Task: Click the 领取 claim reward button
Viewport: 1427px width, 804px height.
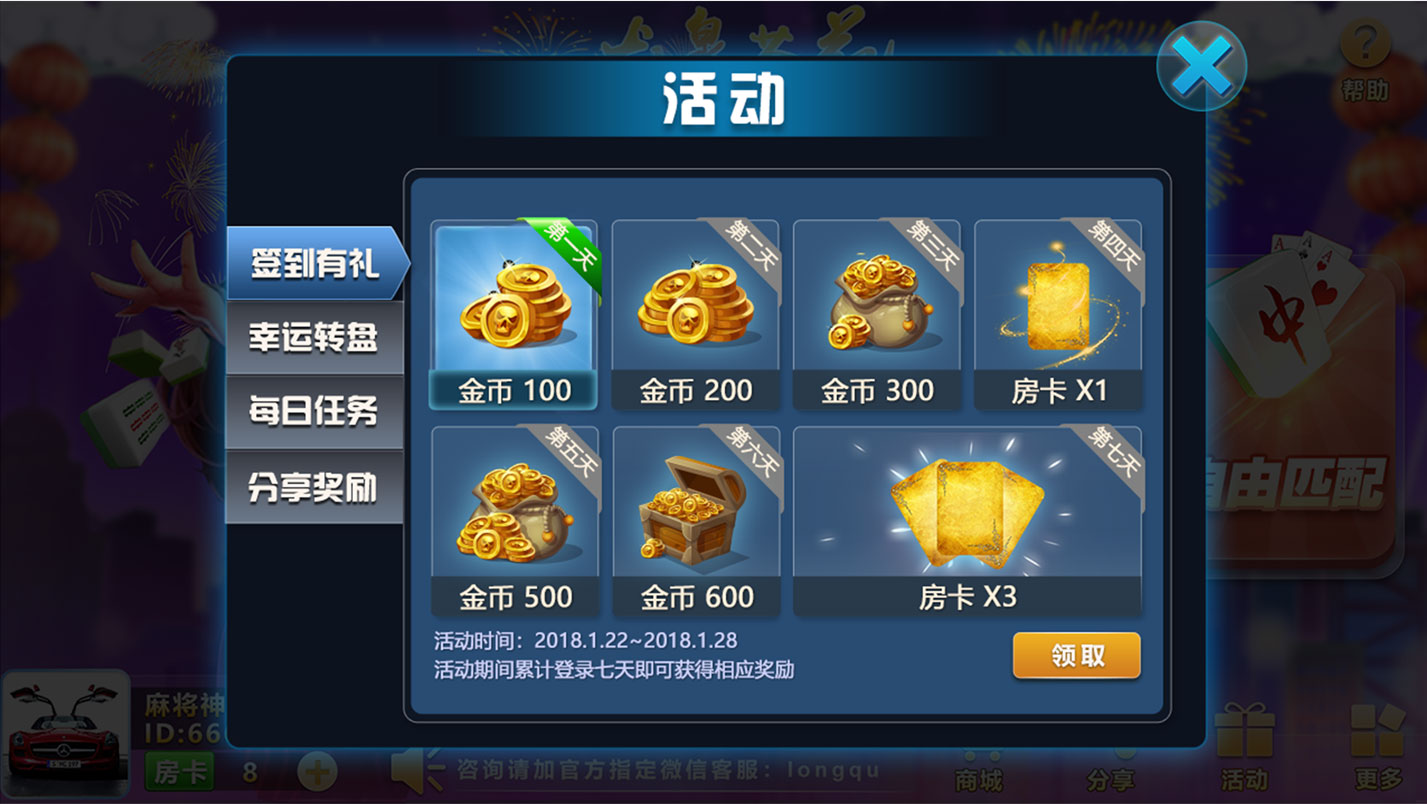Action: tap(1078, 655)
